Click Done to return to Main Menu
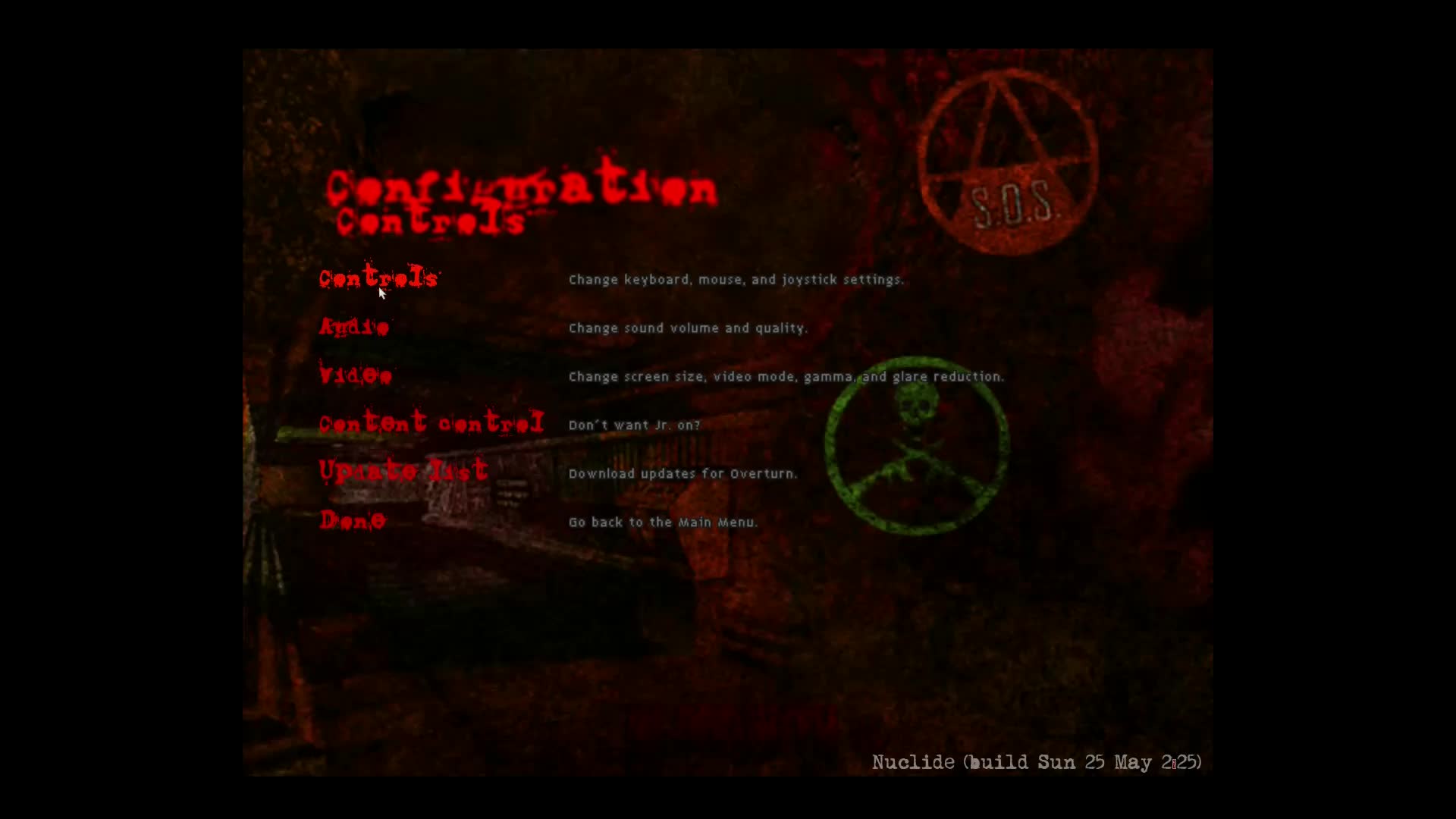 tap(352, 521)
